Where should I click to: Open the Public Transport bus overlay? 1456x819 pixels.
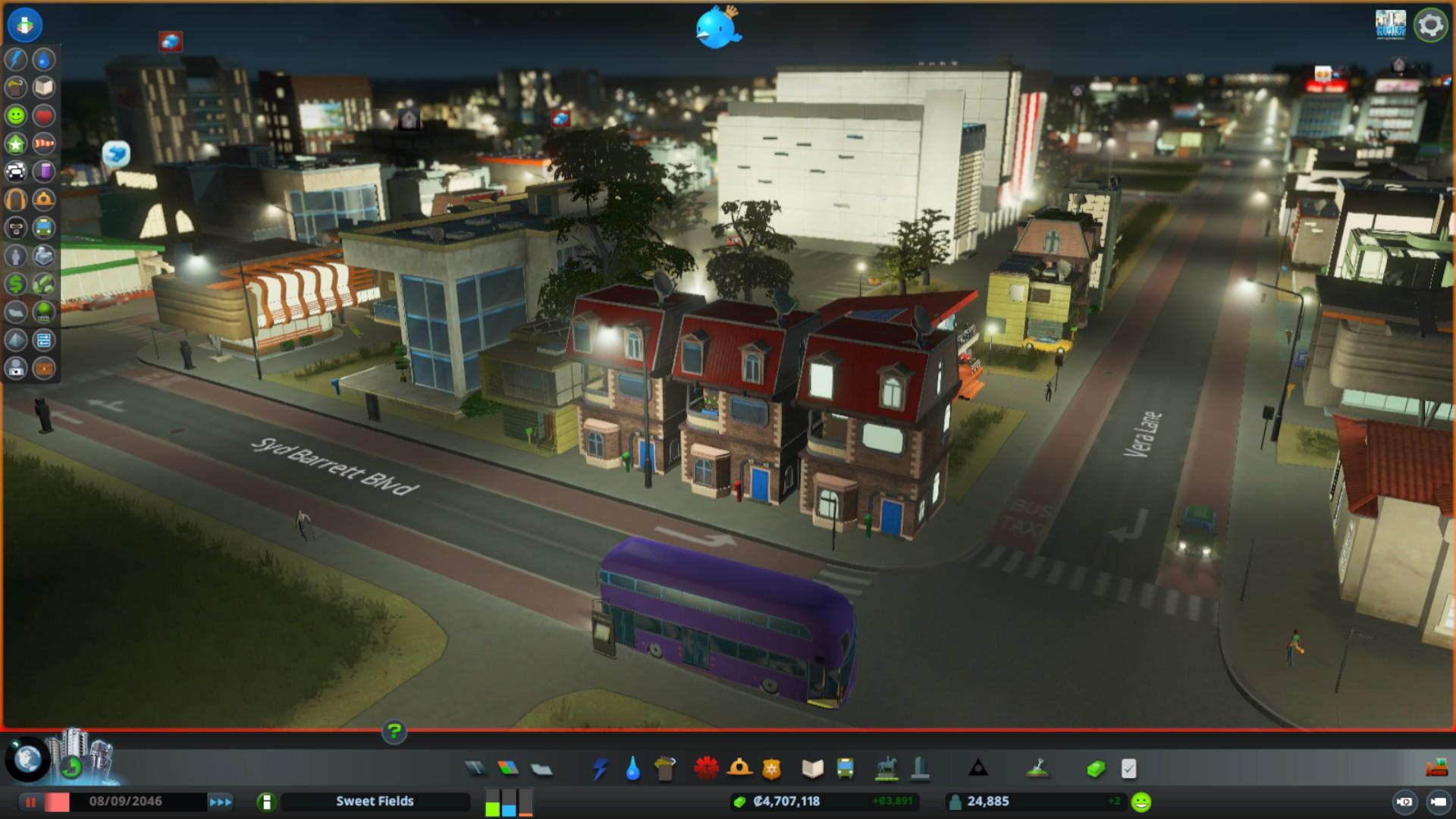44,227
